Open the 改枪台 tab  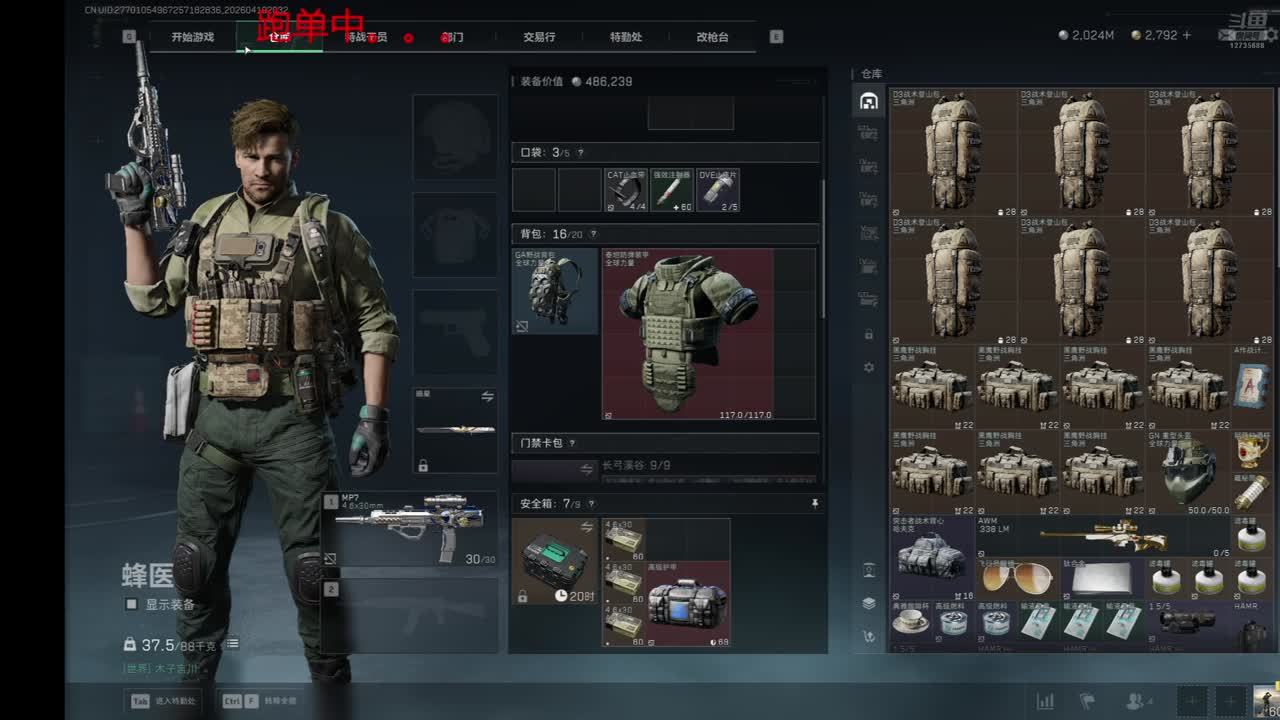712,37
